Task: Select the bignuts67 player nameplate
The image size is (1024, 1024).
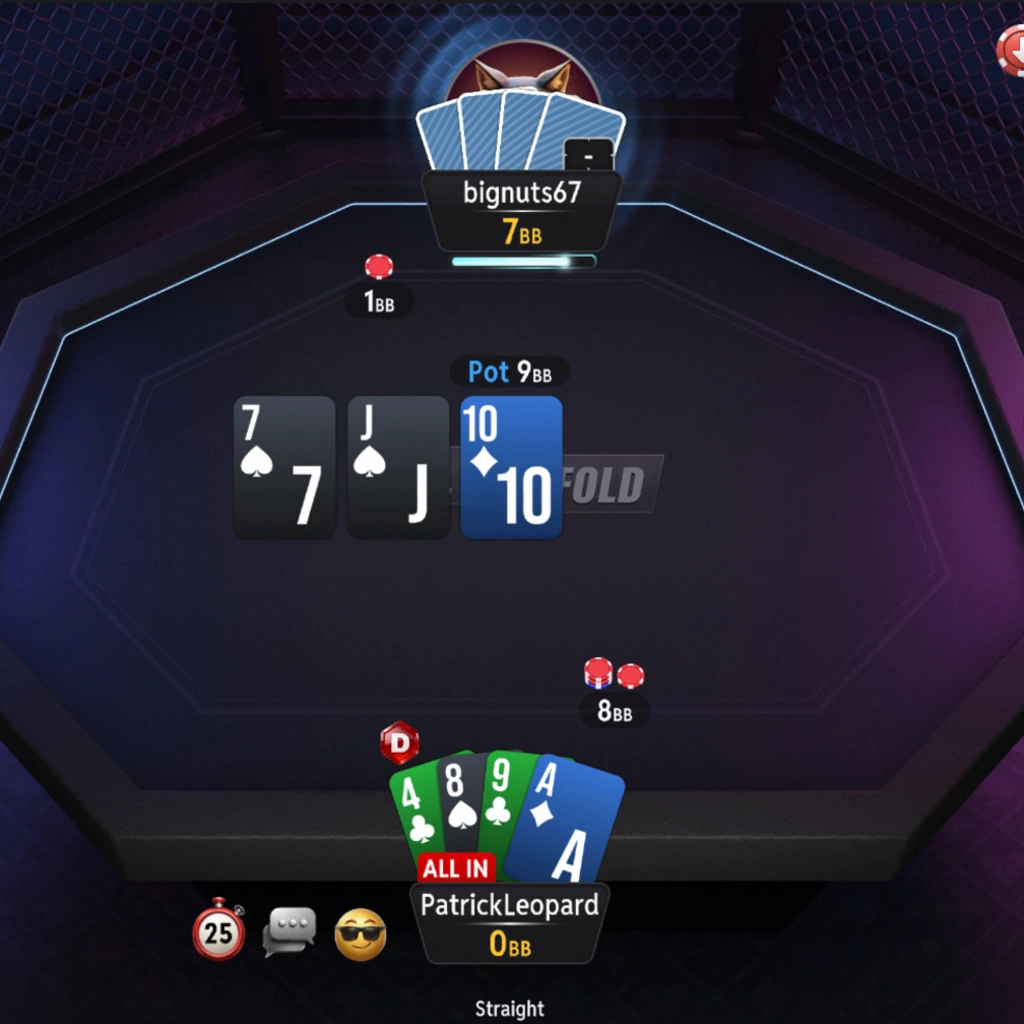Action: click(x=521, y=210)
